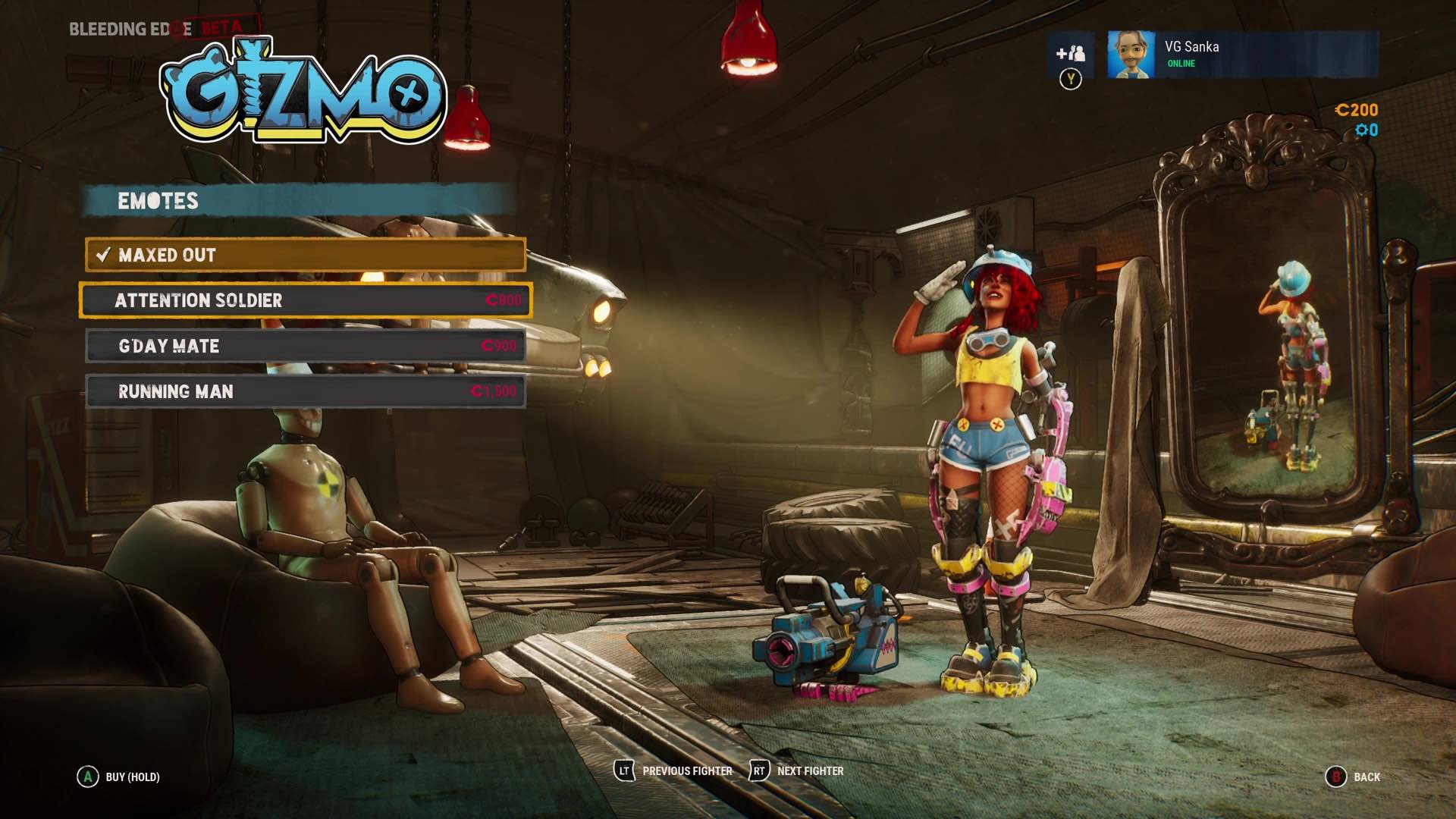Switch to the next fighter
Screen dimensions: 1456x819
tap(797, 771)
